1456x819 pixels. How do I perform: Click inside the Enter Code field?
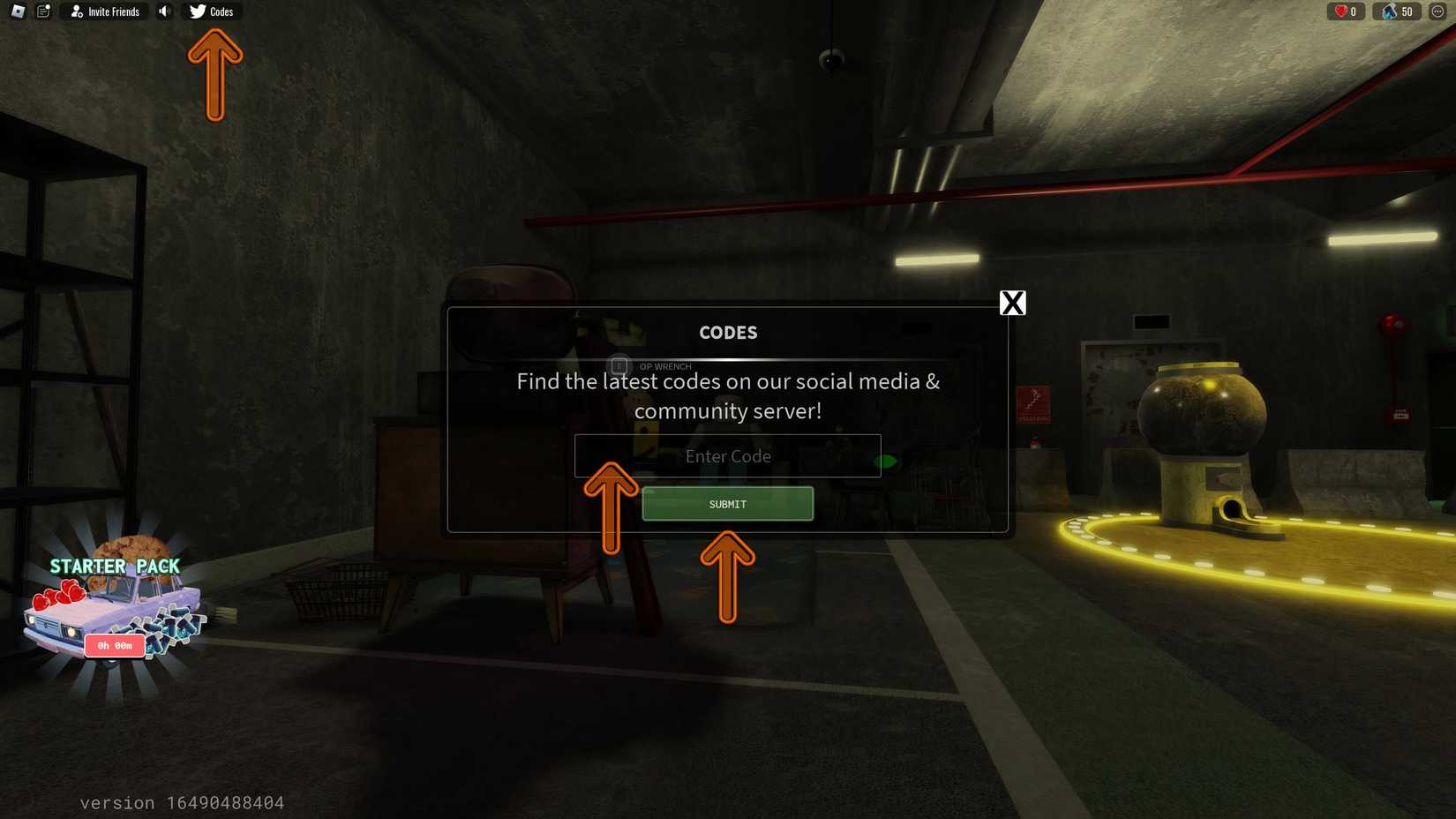[727, 456]
